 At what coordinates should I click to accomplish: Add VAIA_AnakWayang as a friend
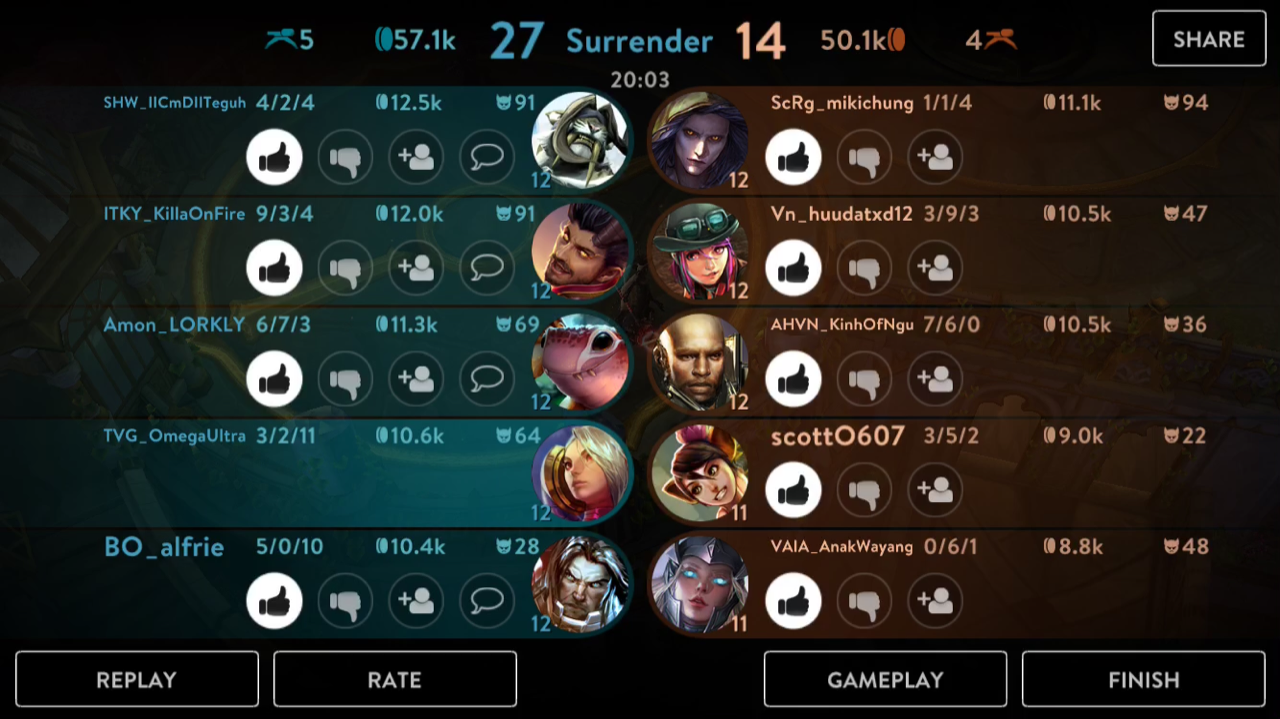pyautogui.click(x=935, y=601)
